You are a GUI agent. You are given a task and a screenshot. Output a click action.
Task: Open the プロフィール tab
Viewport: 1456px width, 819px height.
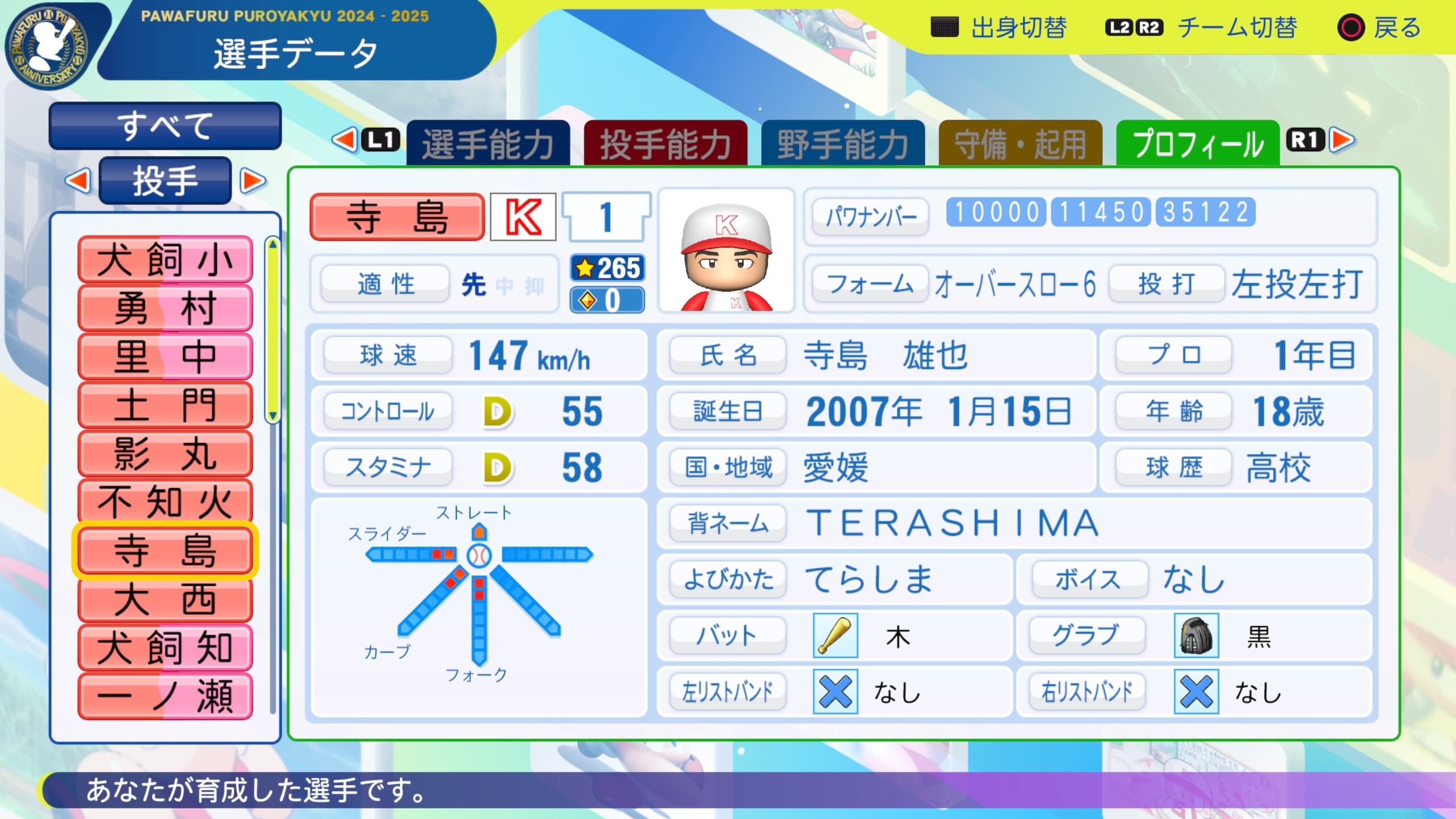point(1198,143)
